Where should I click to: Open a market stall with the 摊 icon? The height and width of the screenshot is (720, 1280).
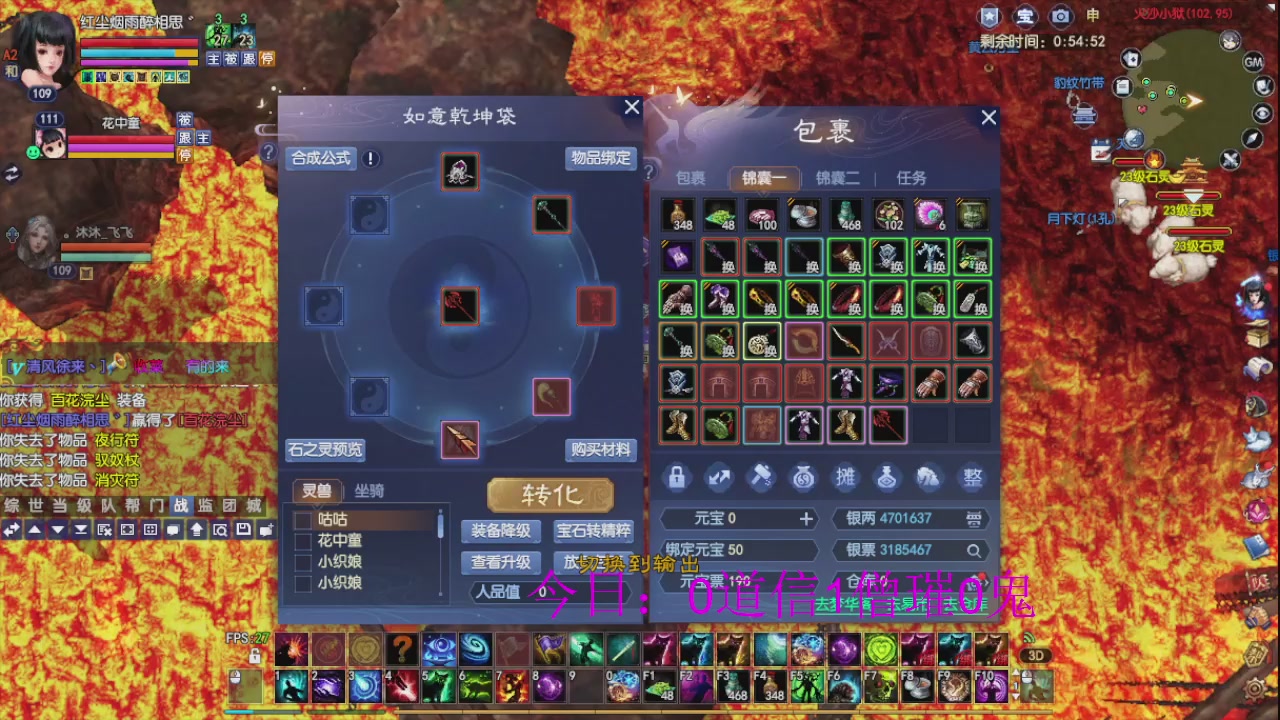pyautogui.click(x=845, y=478)
